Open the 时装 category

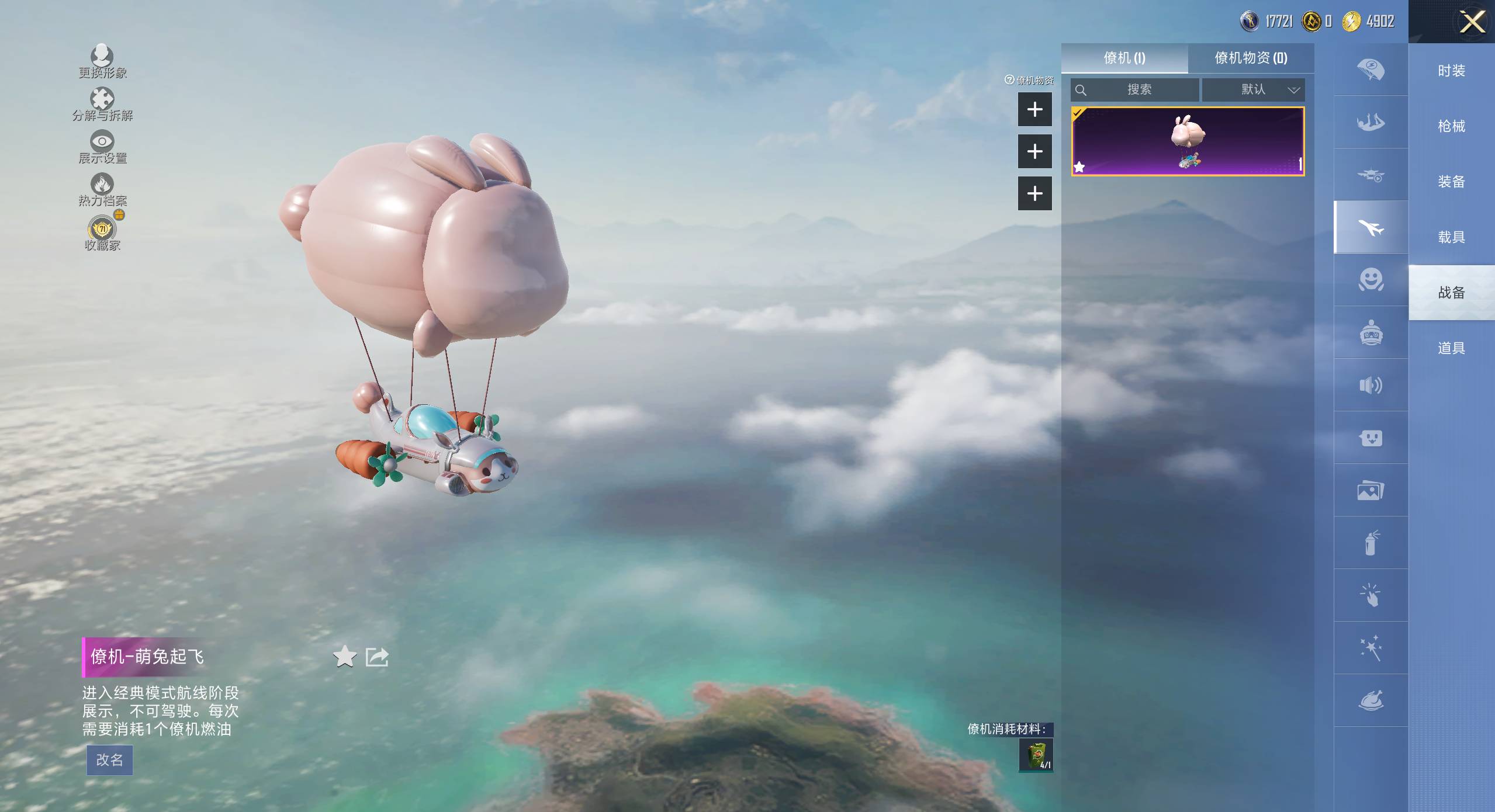tap(1451, 71)
